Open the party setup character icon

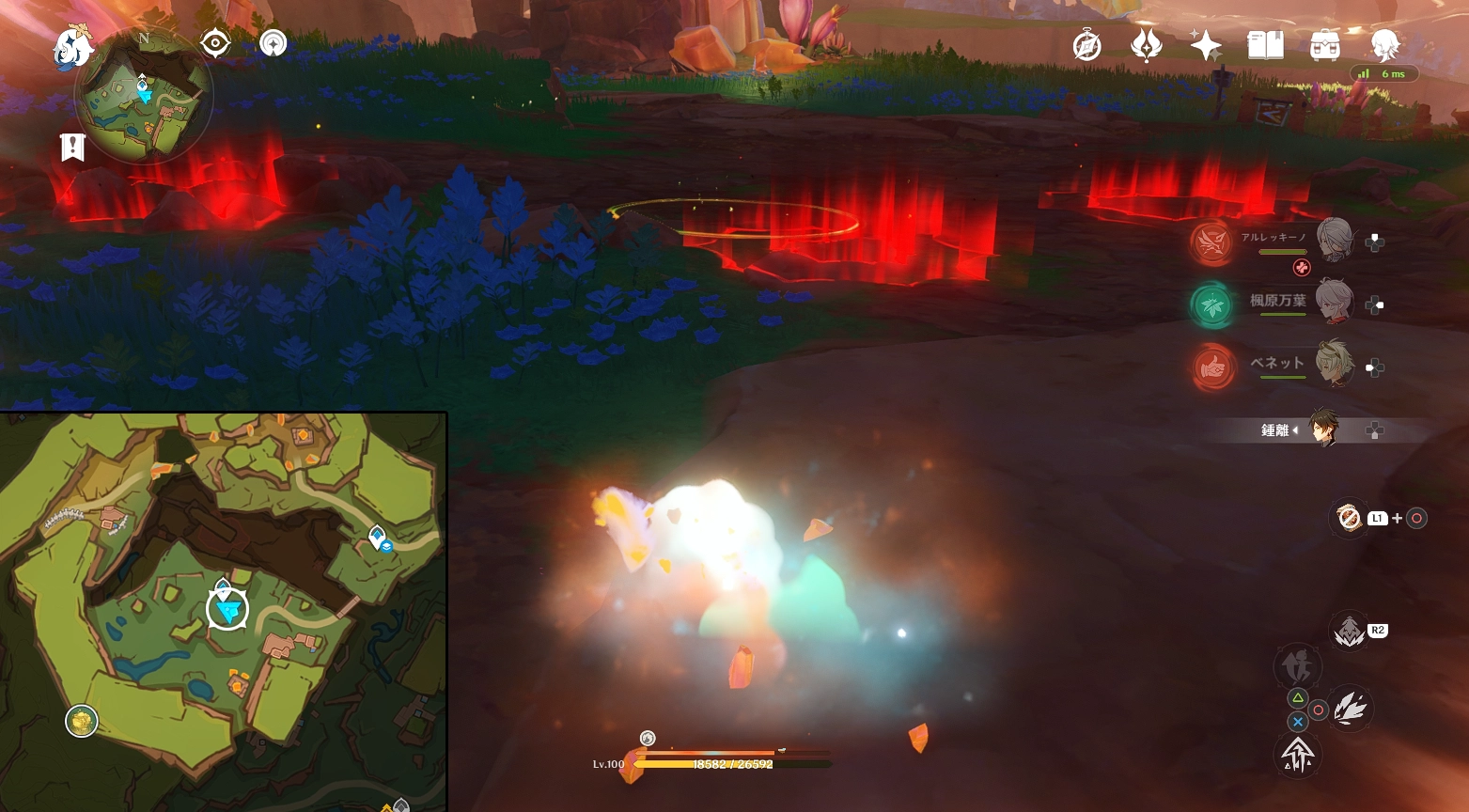pos(1384,44)
